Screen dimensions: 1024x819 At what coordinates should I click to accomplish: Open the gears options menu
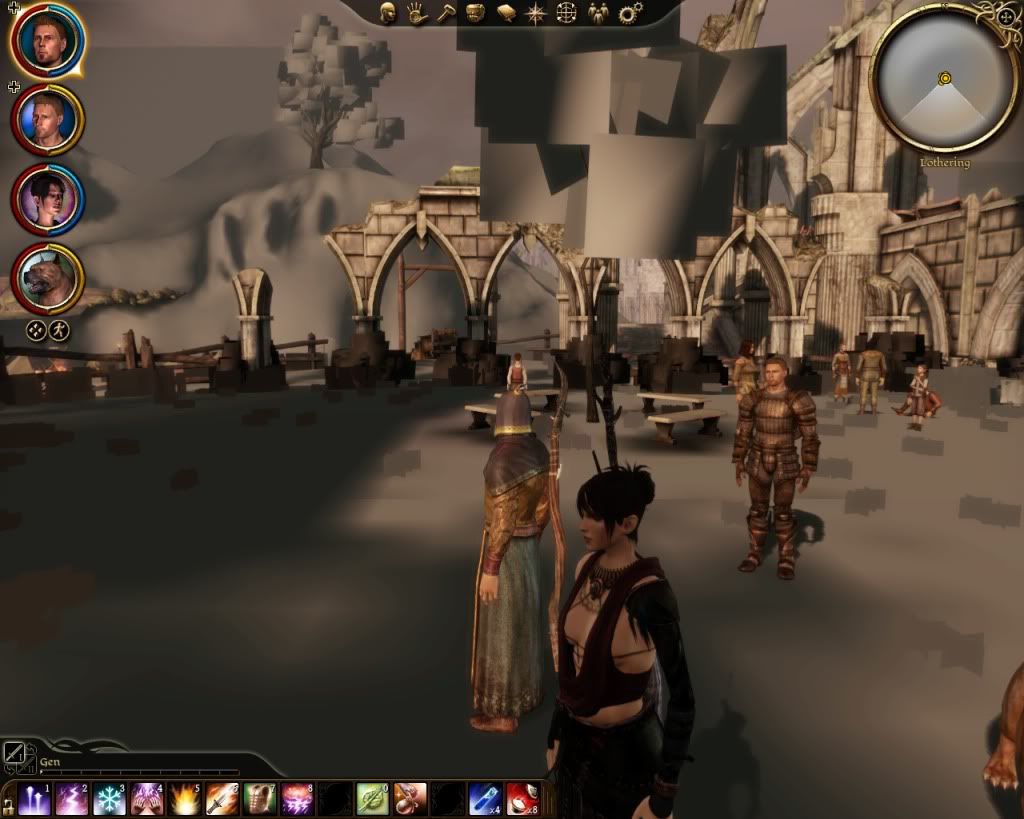pos(629,13)
